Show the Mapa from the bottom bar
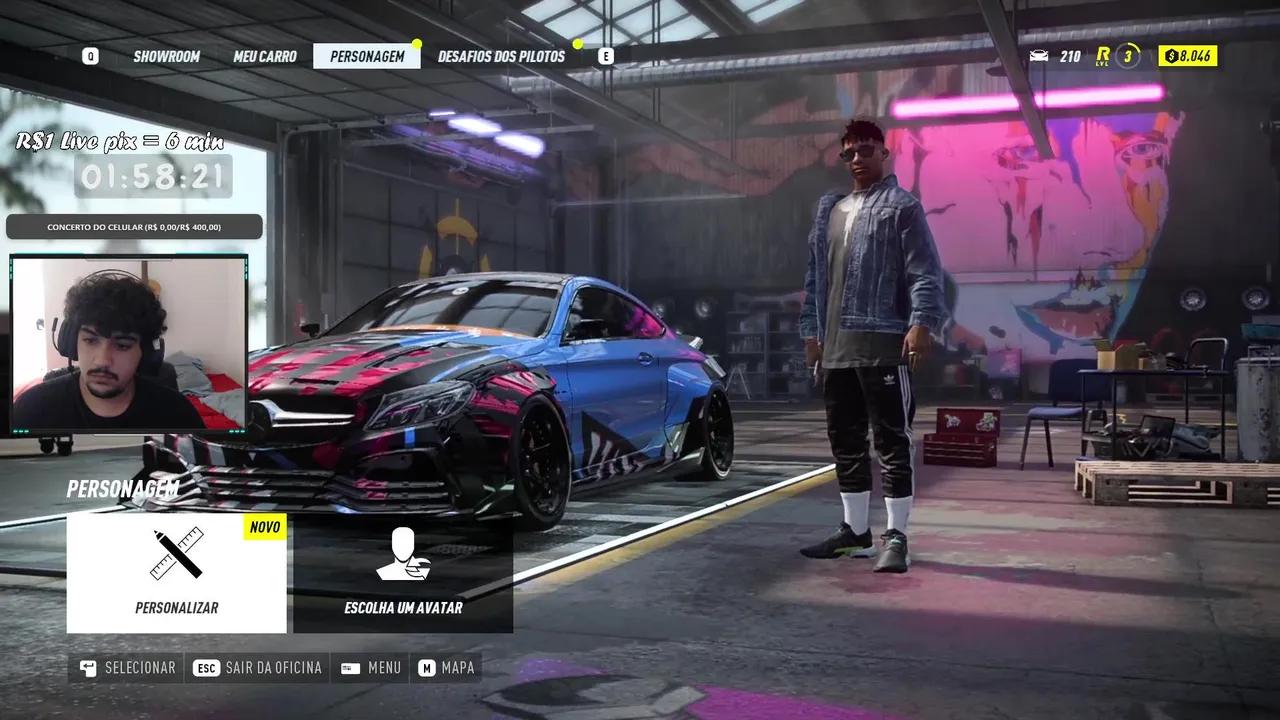Image resolution: width=1280 pixels, height=720 pixels. click(446, 667)
